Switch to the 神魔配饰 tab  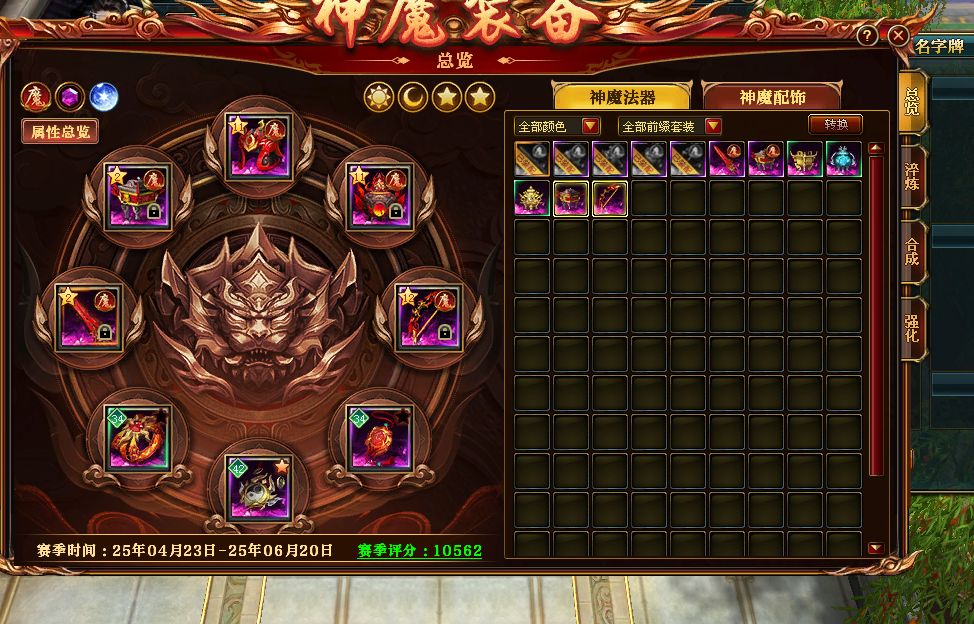(x=772, y=97)
